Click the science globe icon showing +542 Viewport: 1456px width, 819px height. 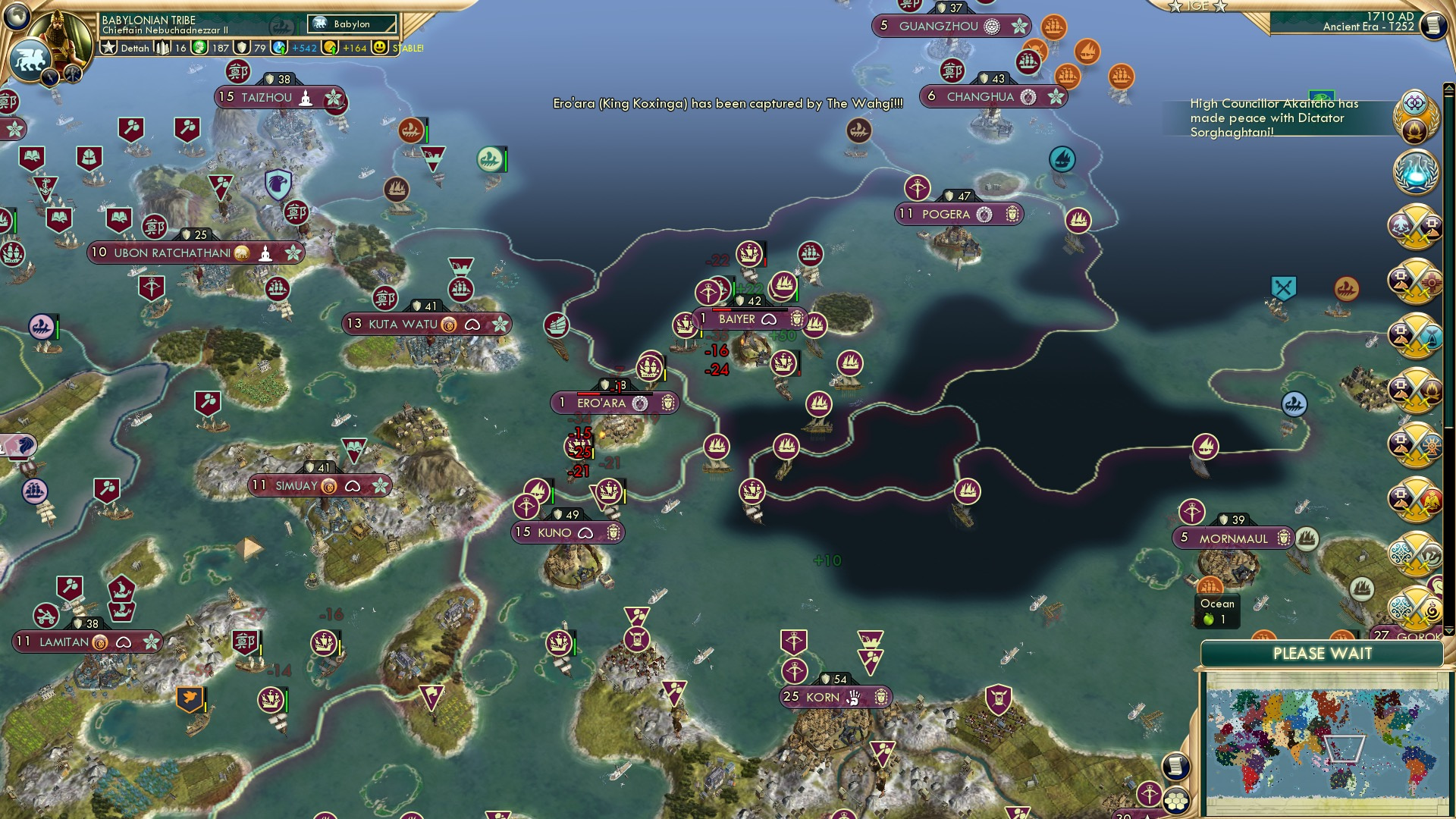click(279, 48)
